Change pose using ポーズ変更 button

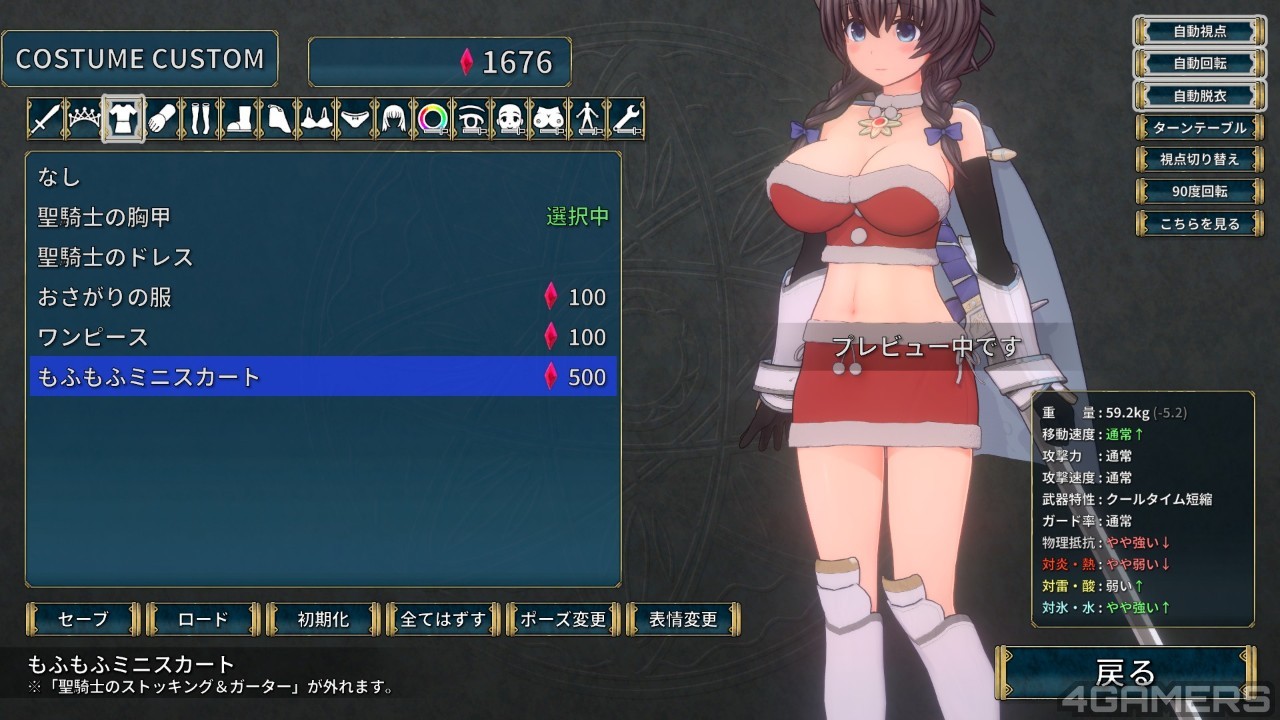click(x=563, y=619)
